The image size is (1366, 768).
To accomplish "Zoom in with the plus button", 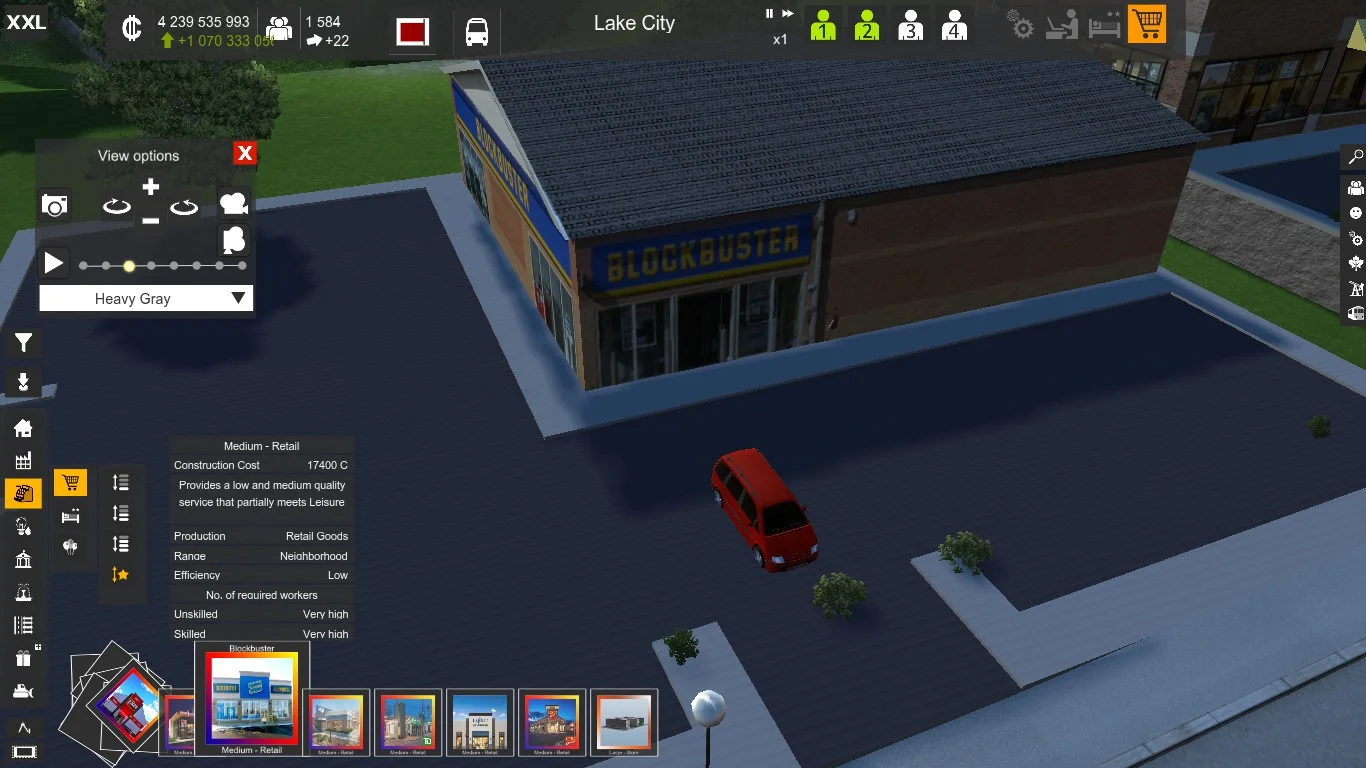I will 150,187.
